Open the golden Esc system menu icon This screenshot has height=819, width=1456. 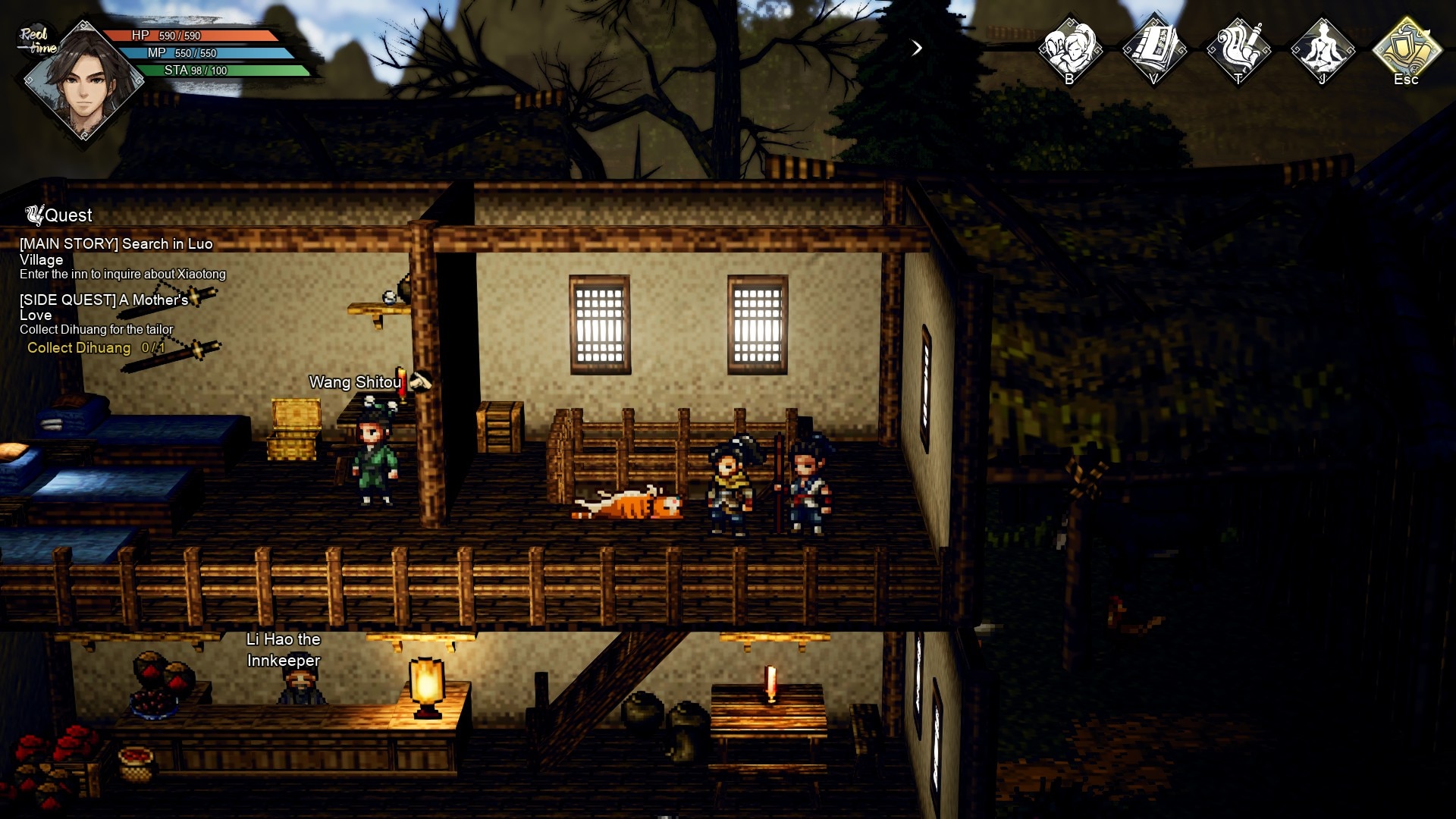click(1407, 49)
